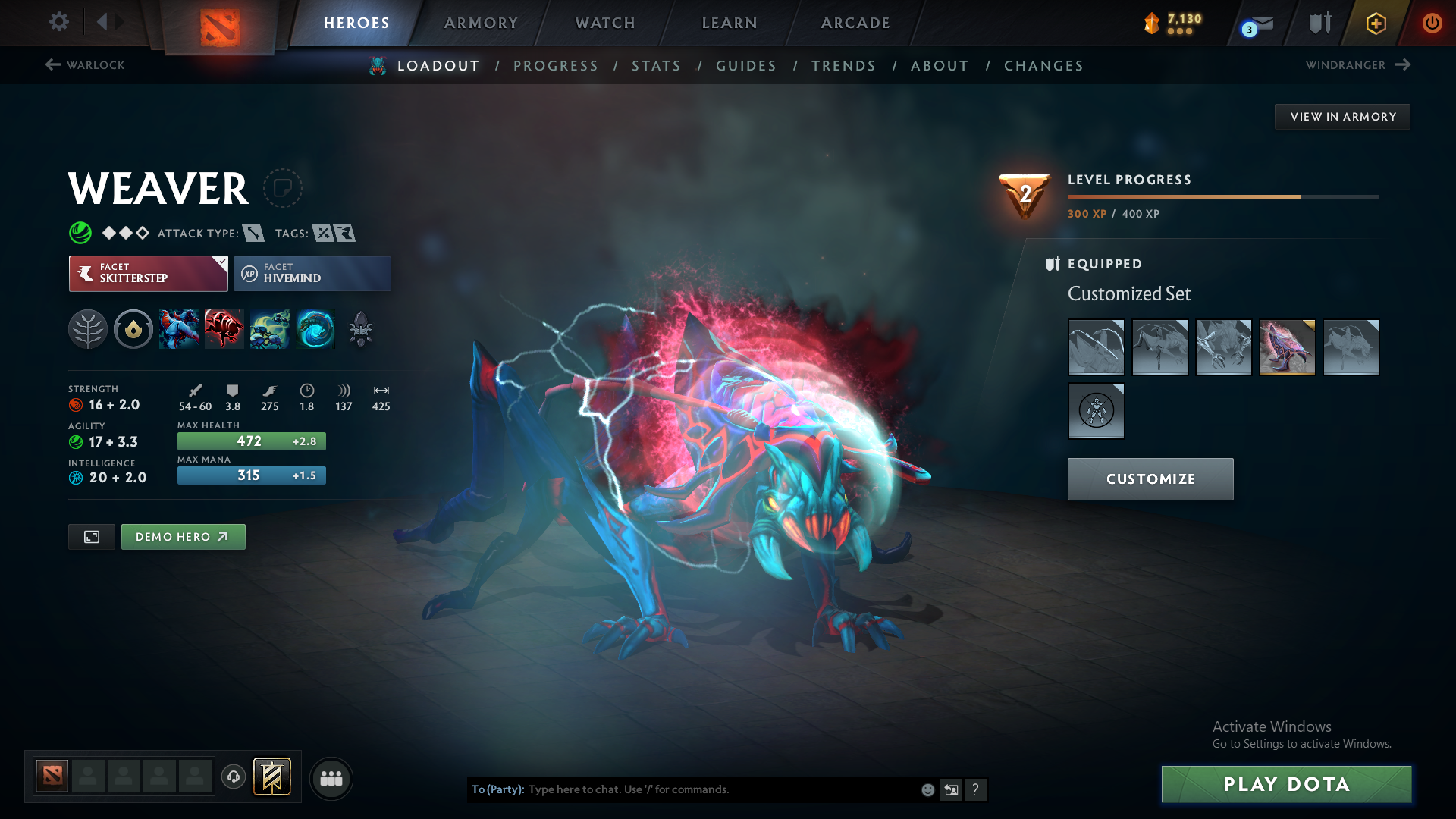The width and height of the screenshot is (1456, 819).
Task: Click VIEW IN ARMORY
Action: point(1341,116)
